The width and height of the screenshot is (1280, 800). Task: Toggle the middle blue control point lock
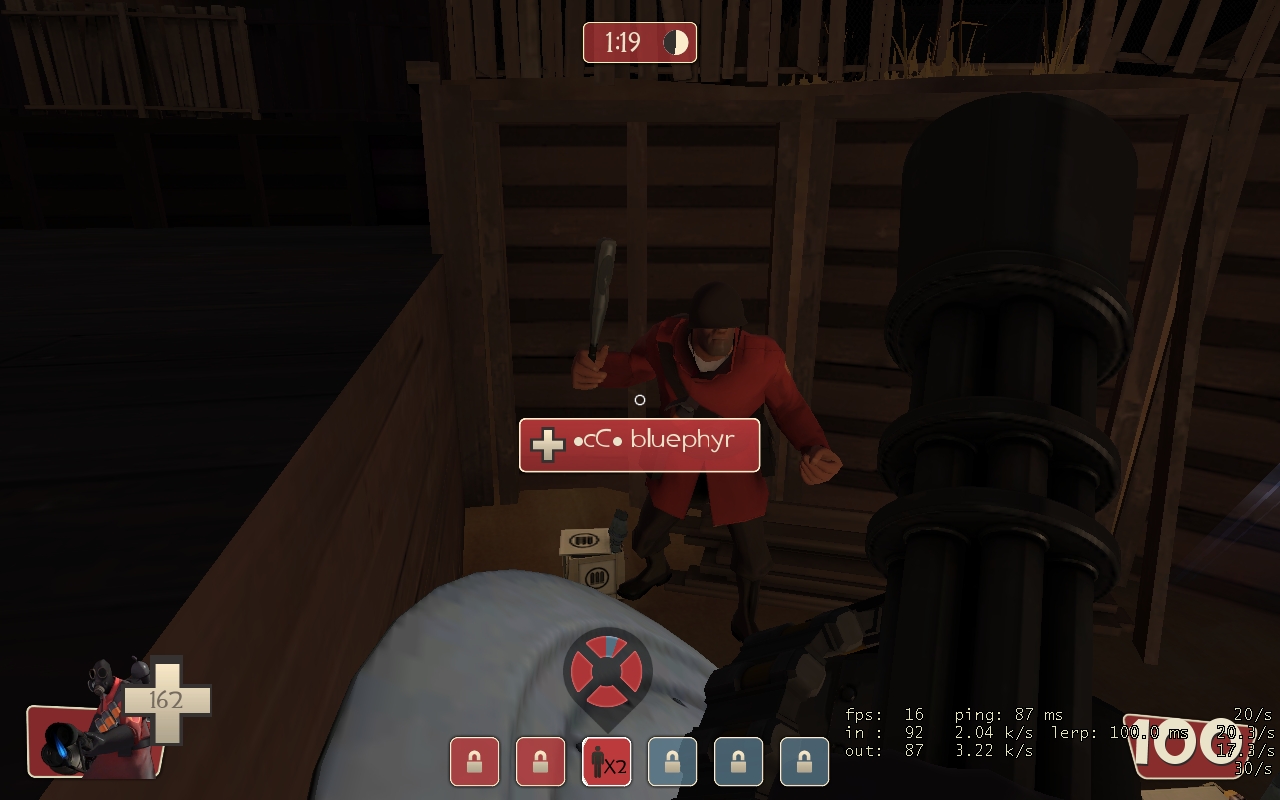[x=738, y=761]
